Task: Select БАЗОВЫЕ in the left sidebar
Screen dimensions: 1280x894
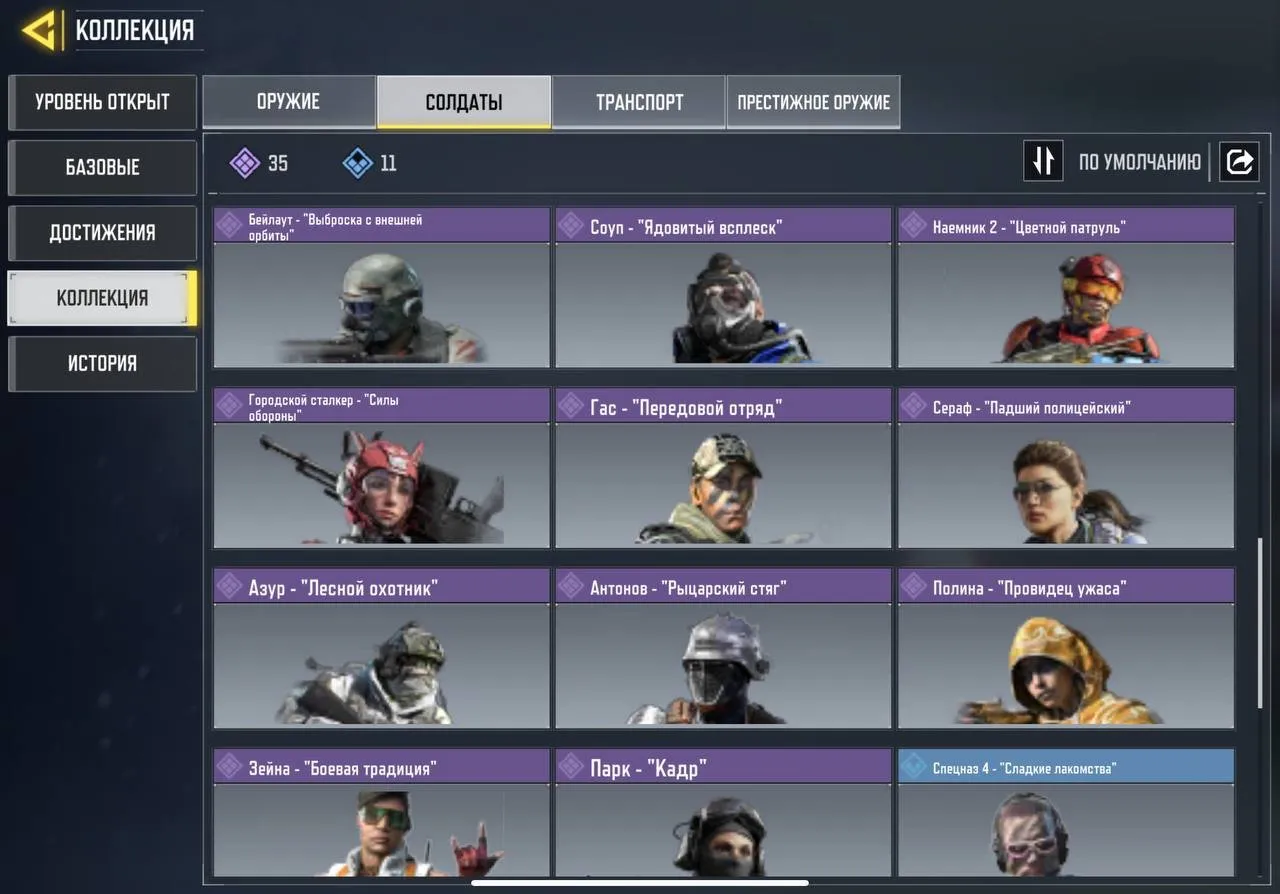Action: pos(102,167)
